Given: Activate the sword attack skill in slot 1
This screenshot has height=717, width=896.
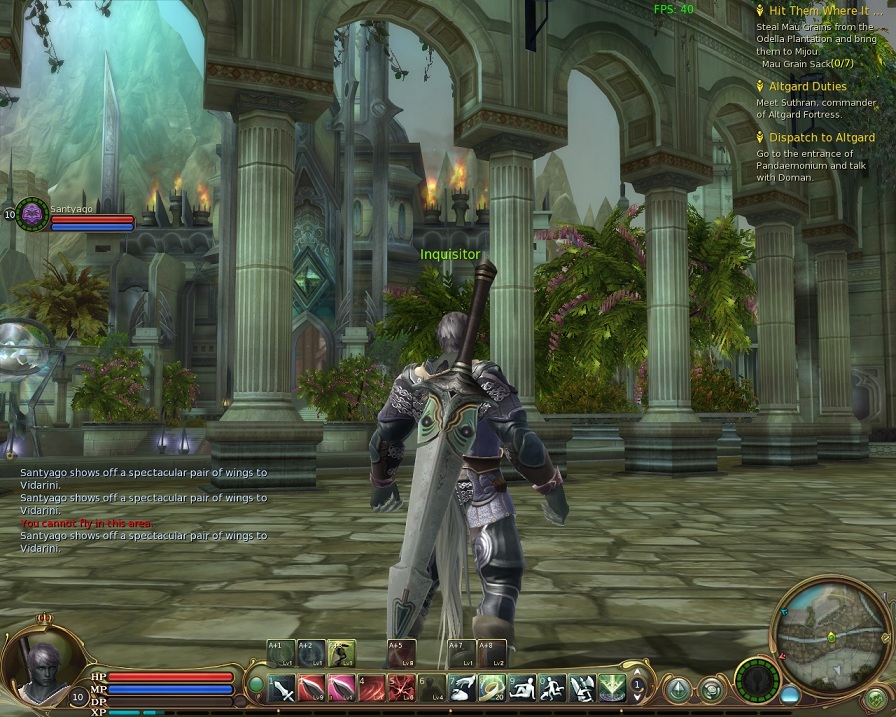Looking at the screenshot, I should [x=283, y=687].
